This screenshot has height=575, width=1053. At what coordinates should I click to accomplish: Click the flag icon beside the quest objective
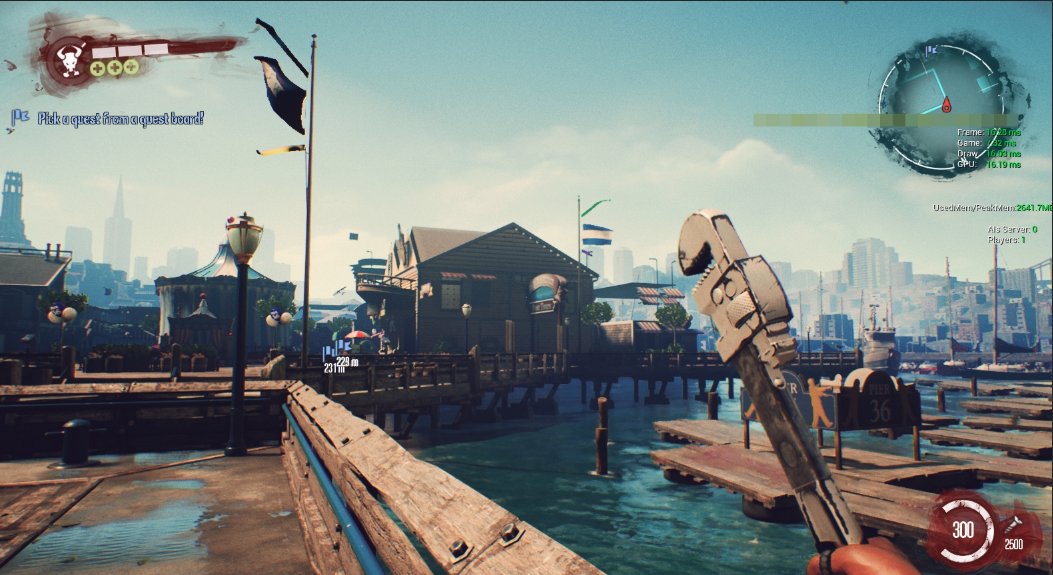pos(19,118)
